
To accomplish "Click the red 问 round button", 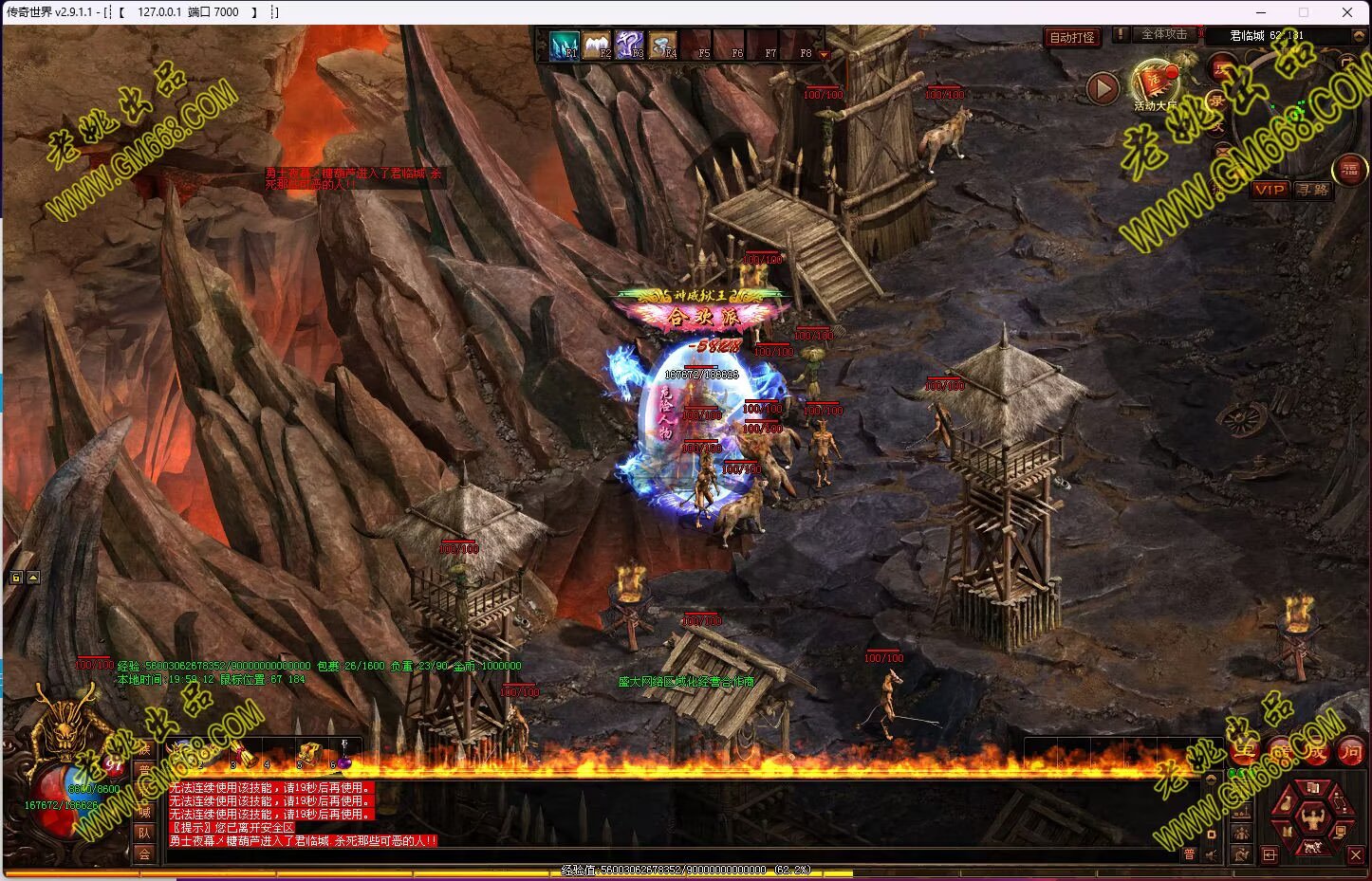I will 1350,751.
